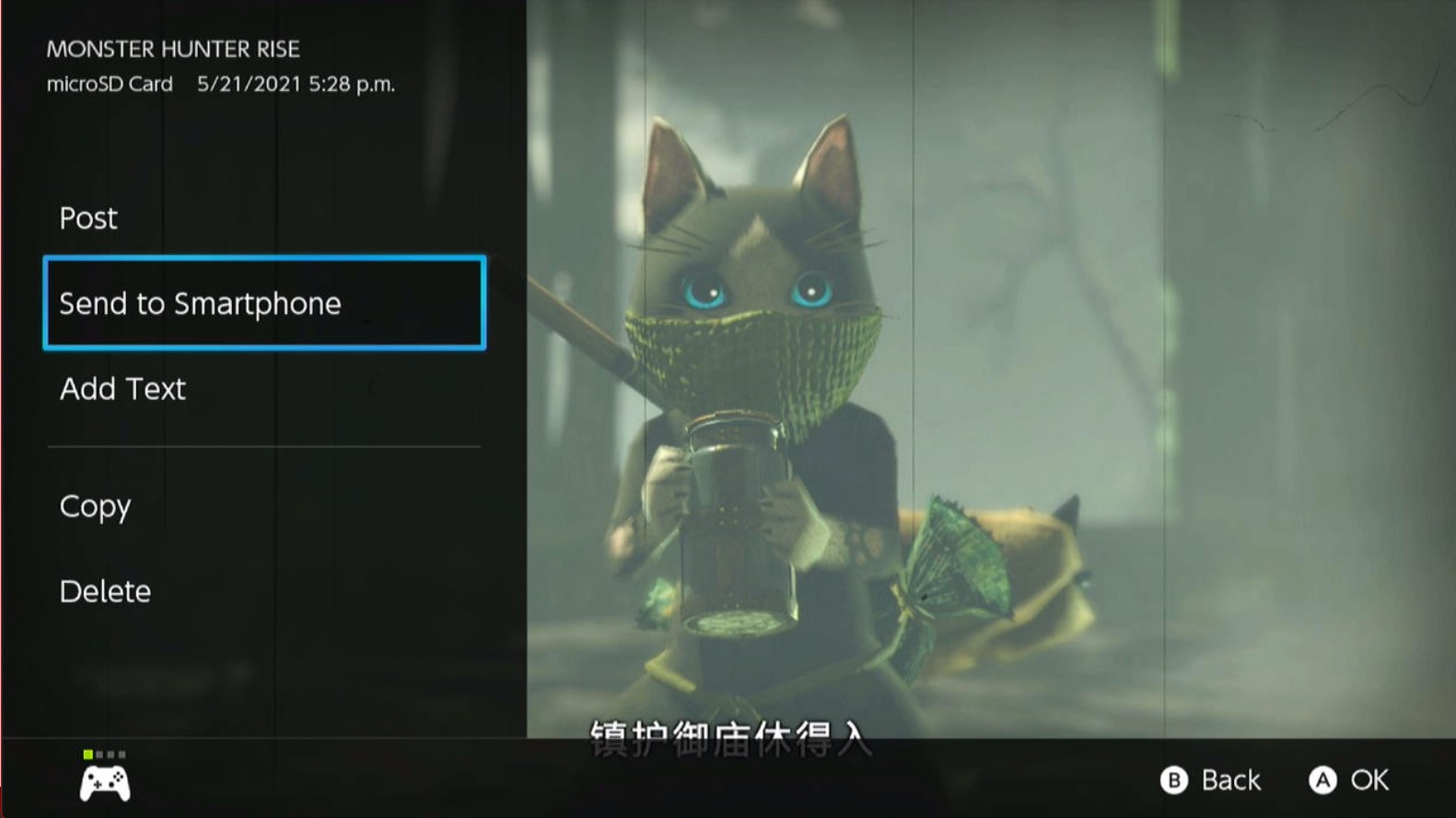Click the controller icon in the footer
Image resolution: width=1456 pixels, height=818 pixels.
click(105, 783)
